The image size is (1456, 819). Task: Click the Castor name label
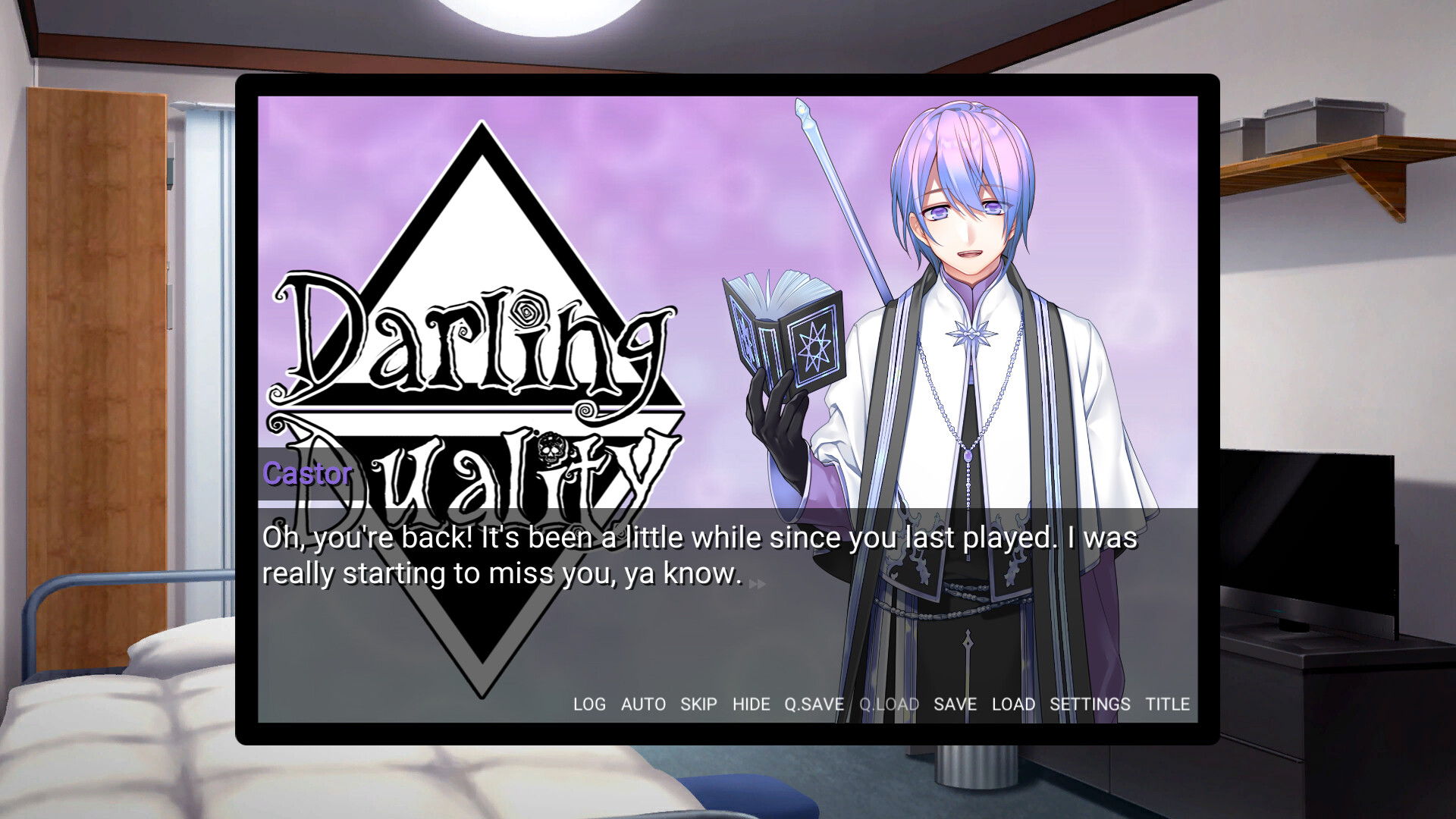pos(306,473)
